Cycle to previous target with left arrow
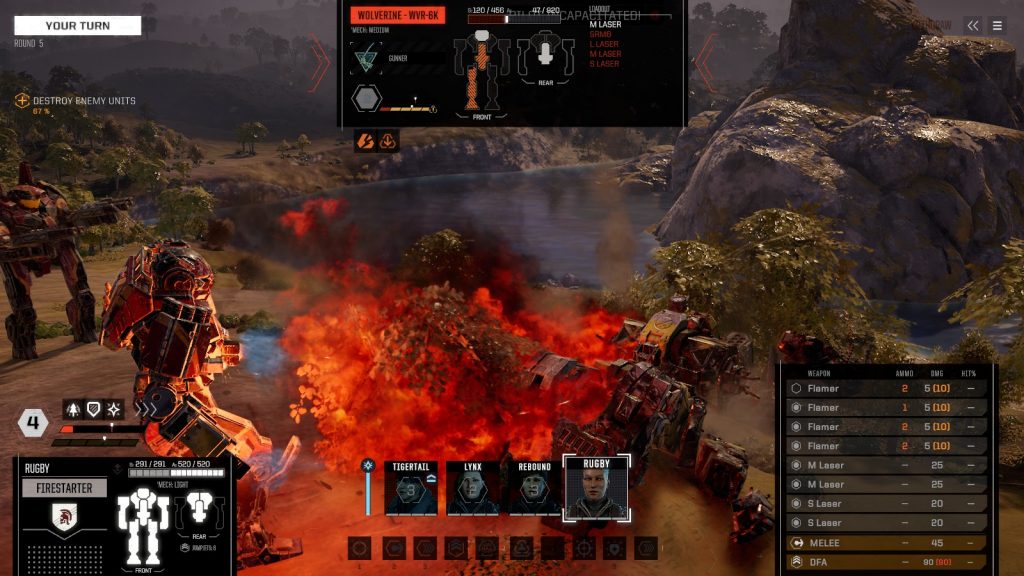1024x576 pixels. coord(320,62)
